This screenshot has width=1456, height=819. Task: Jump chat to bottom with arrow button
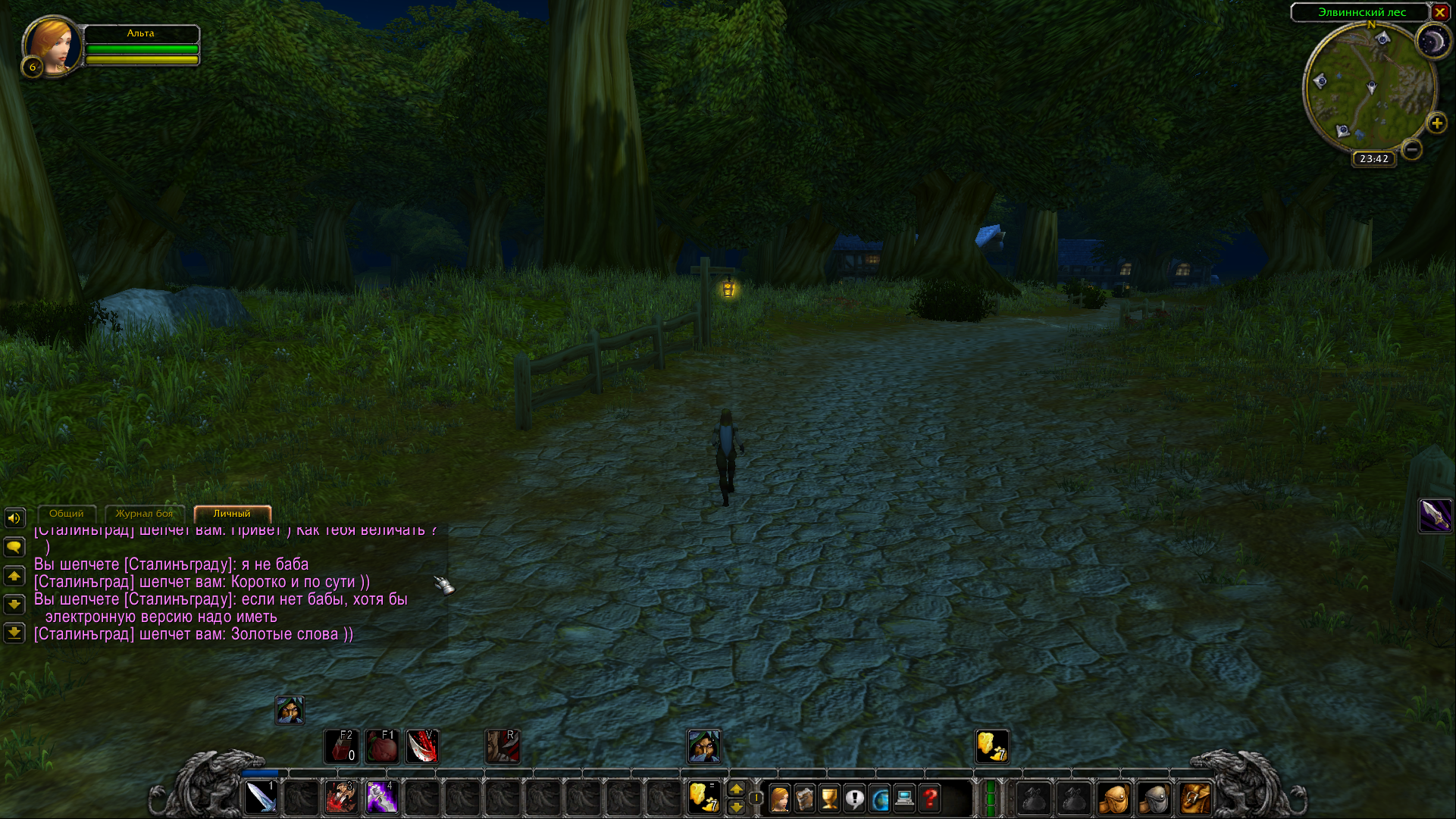[x=14, y=633]
